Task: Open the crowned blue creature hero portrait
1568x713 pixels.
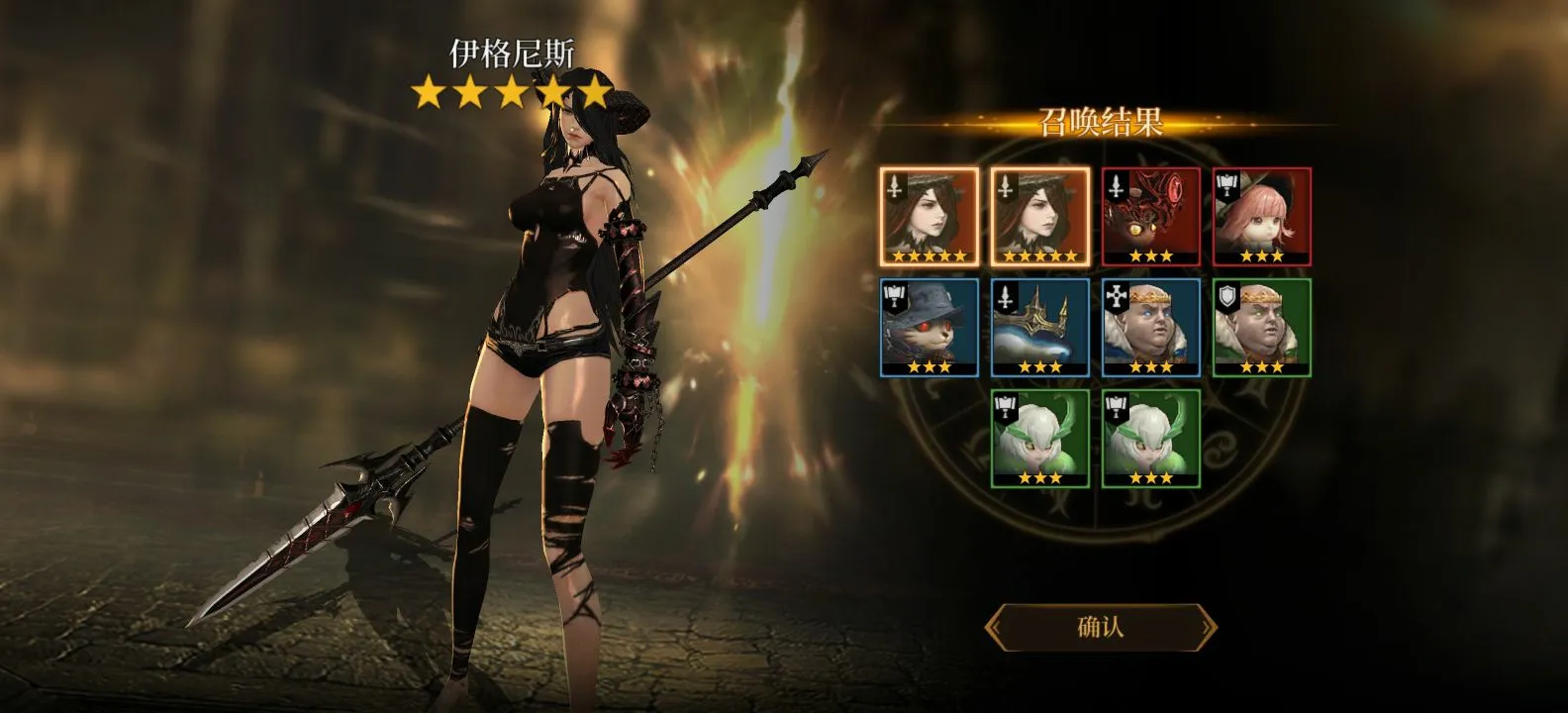Action: point(1040,327)
